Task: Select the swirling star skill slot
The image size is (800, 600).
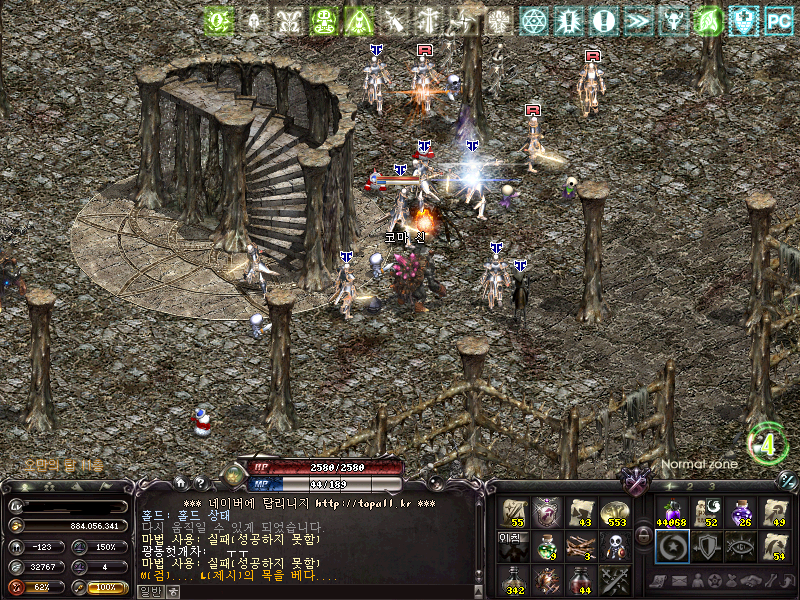Action: [x=670, y=546]
